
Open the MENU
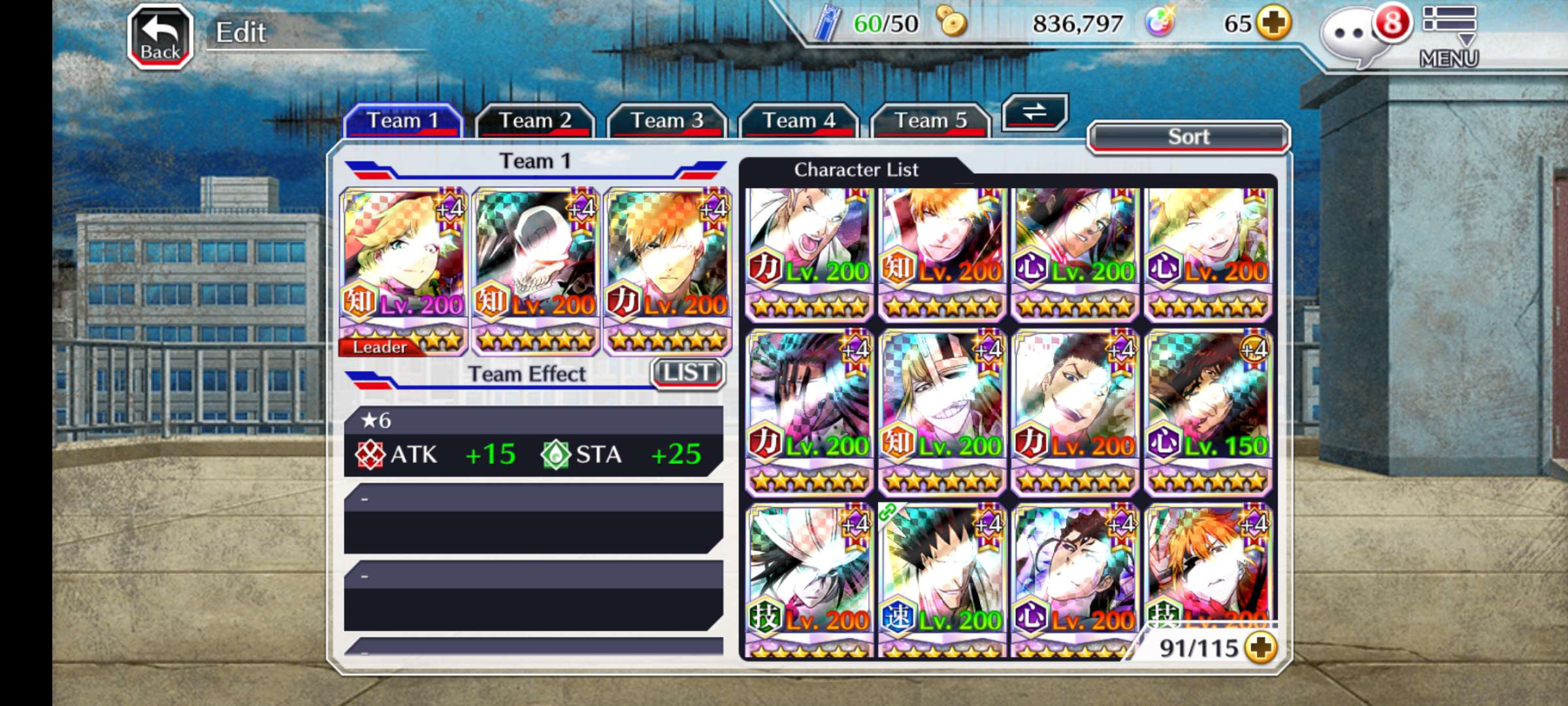click(x=1448, y=37)
